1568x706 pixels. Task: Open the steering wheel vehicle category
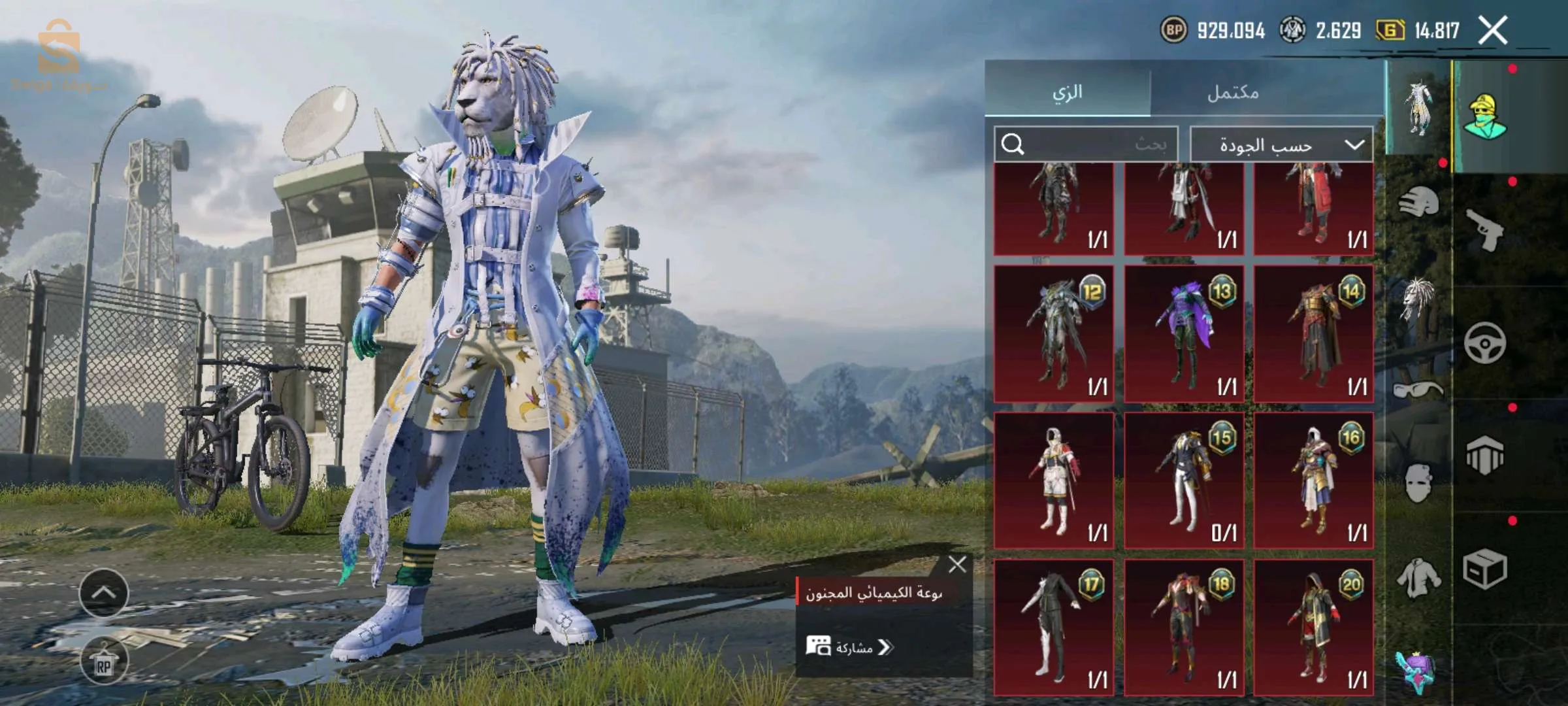click(x=1484, y=343)
